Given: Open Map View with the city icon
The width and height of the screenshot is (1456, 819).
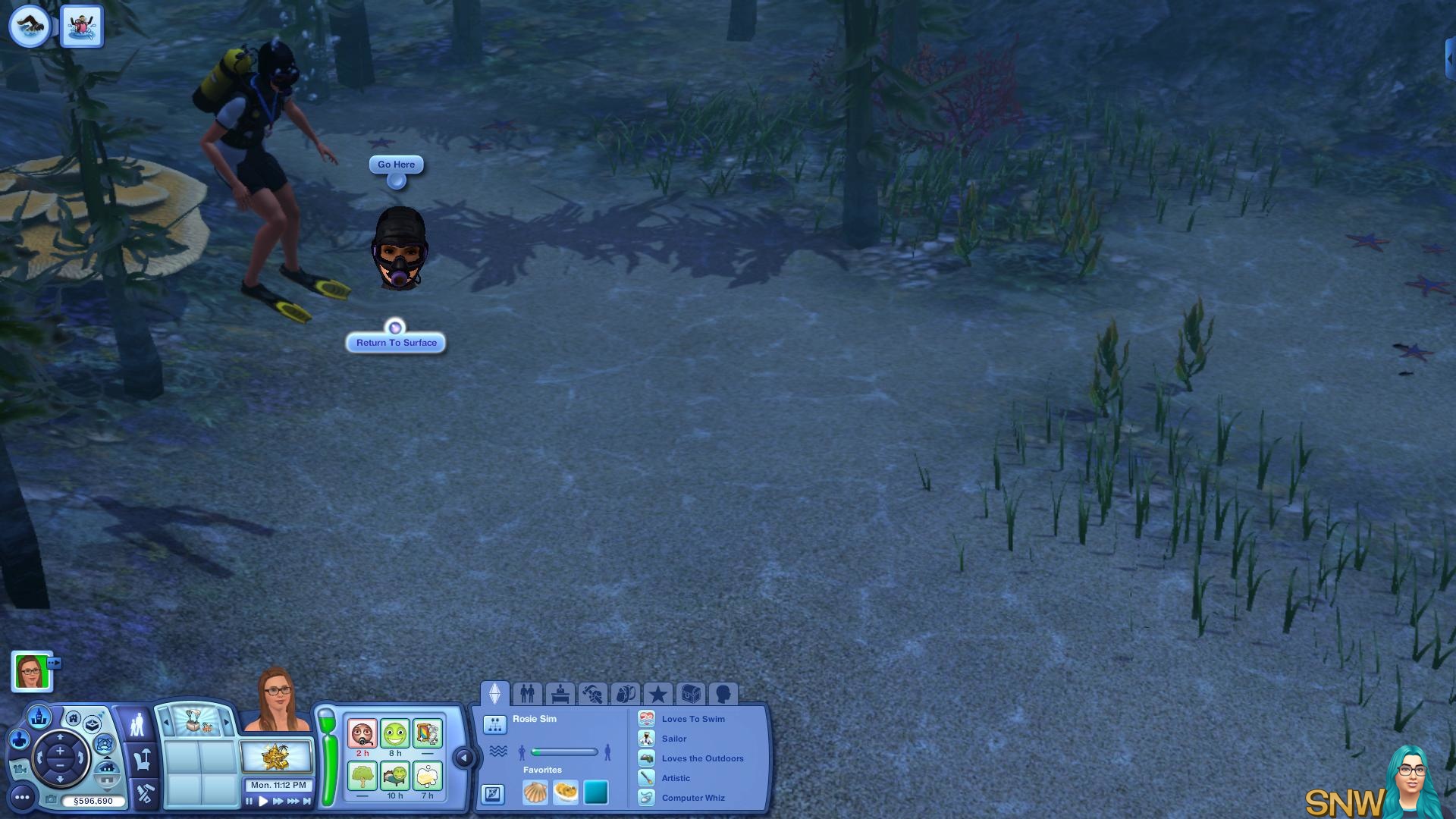Looking at the screenshot, I should (x=39, y=716).
